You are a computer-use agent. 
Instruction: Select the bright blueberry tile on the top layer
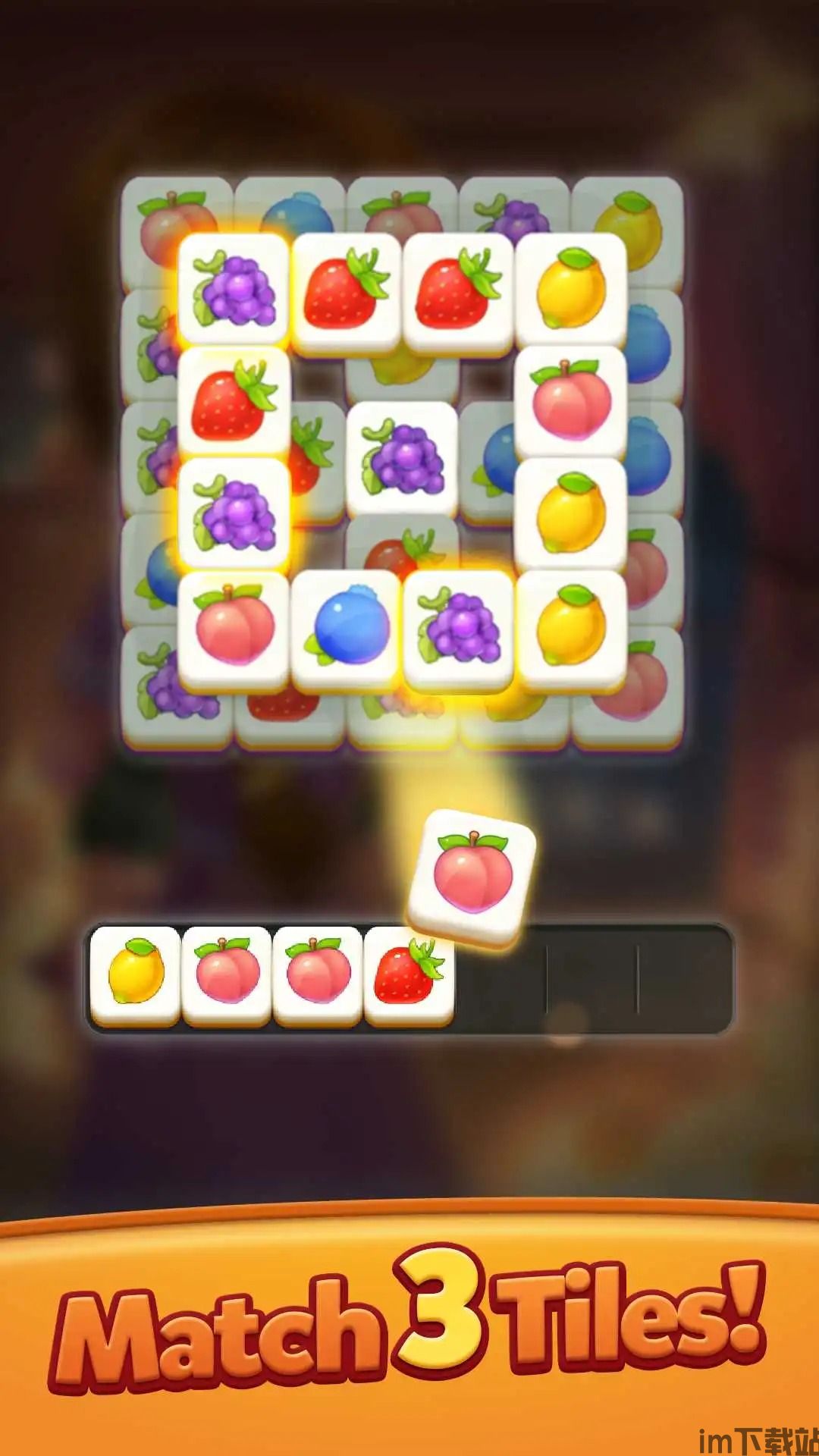347,629
